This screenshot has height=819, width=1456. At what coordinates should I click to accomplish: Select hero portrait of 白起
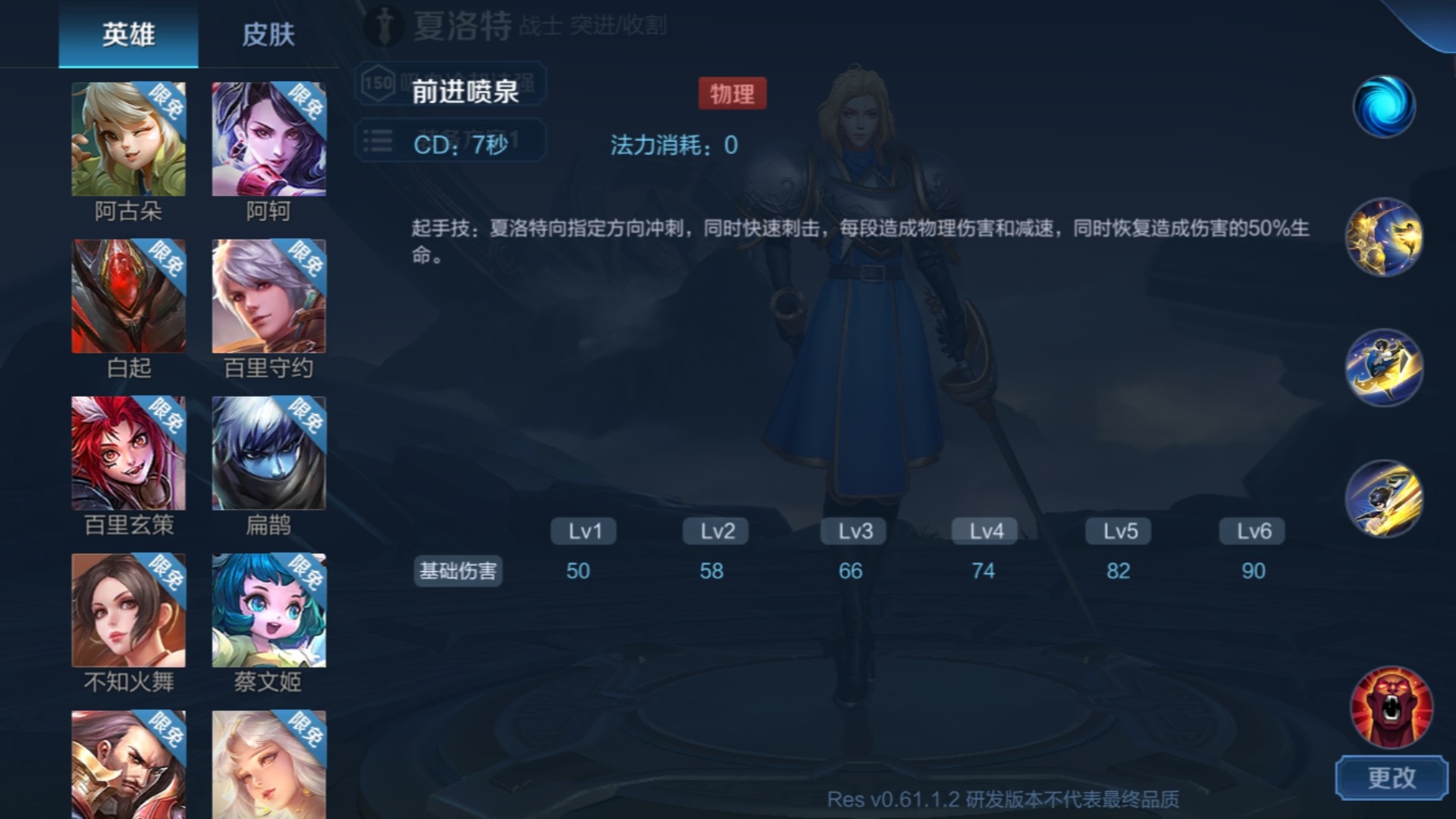coord(128,295)
